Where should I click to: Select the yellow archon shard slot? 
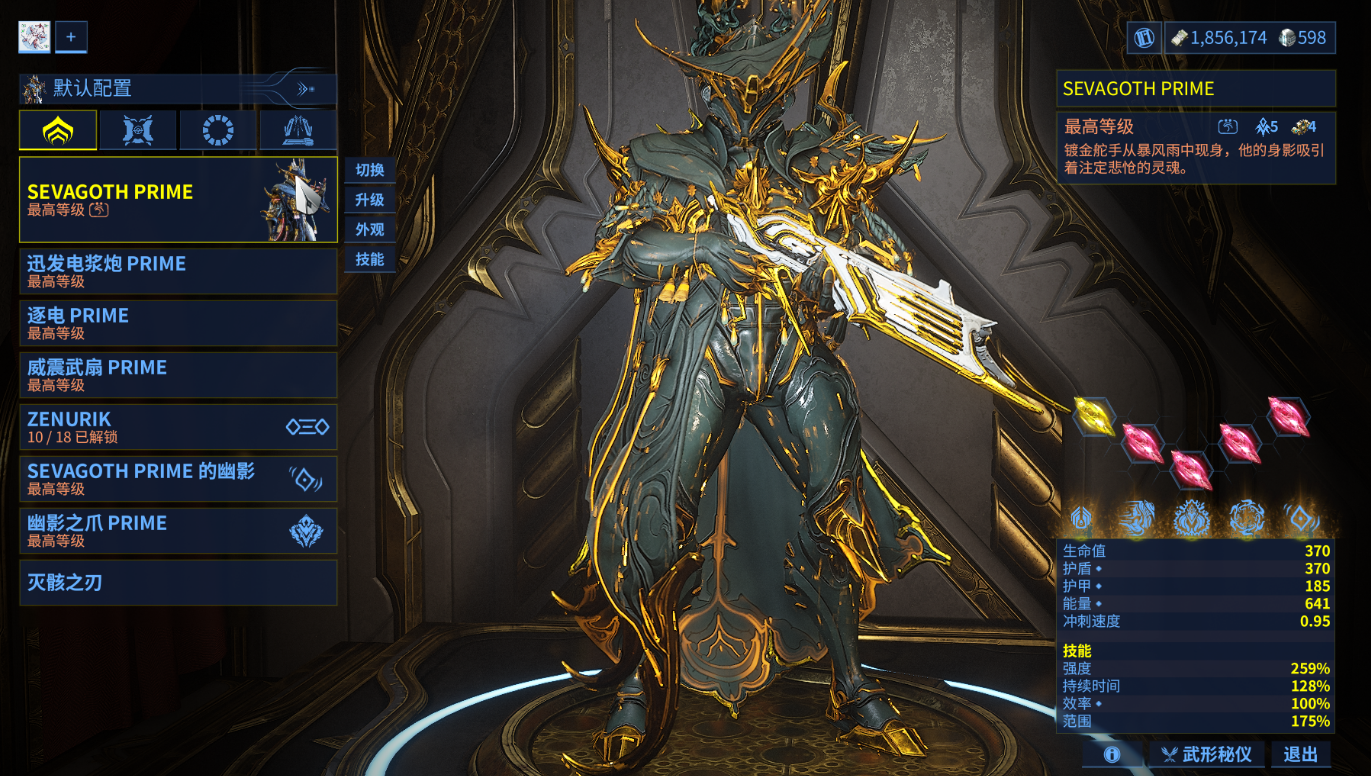pos(1092,415)
